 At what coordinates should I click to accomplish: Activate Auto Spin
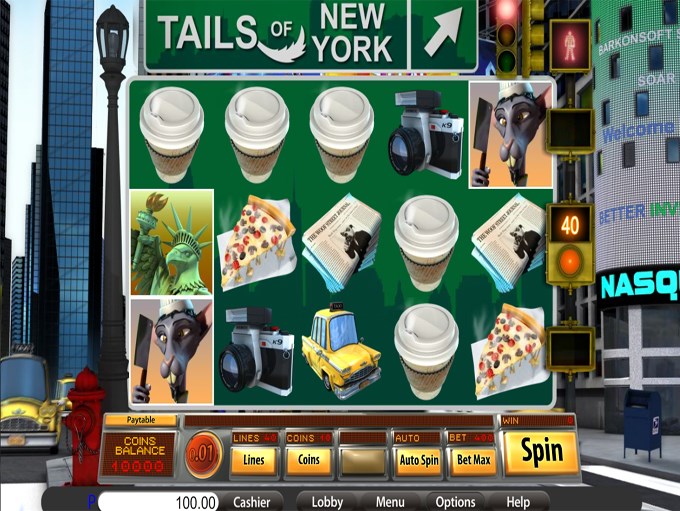tap(418, 460)
